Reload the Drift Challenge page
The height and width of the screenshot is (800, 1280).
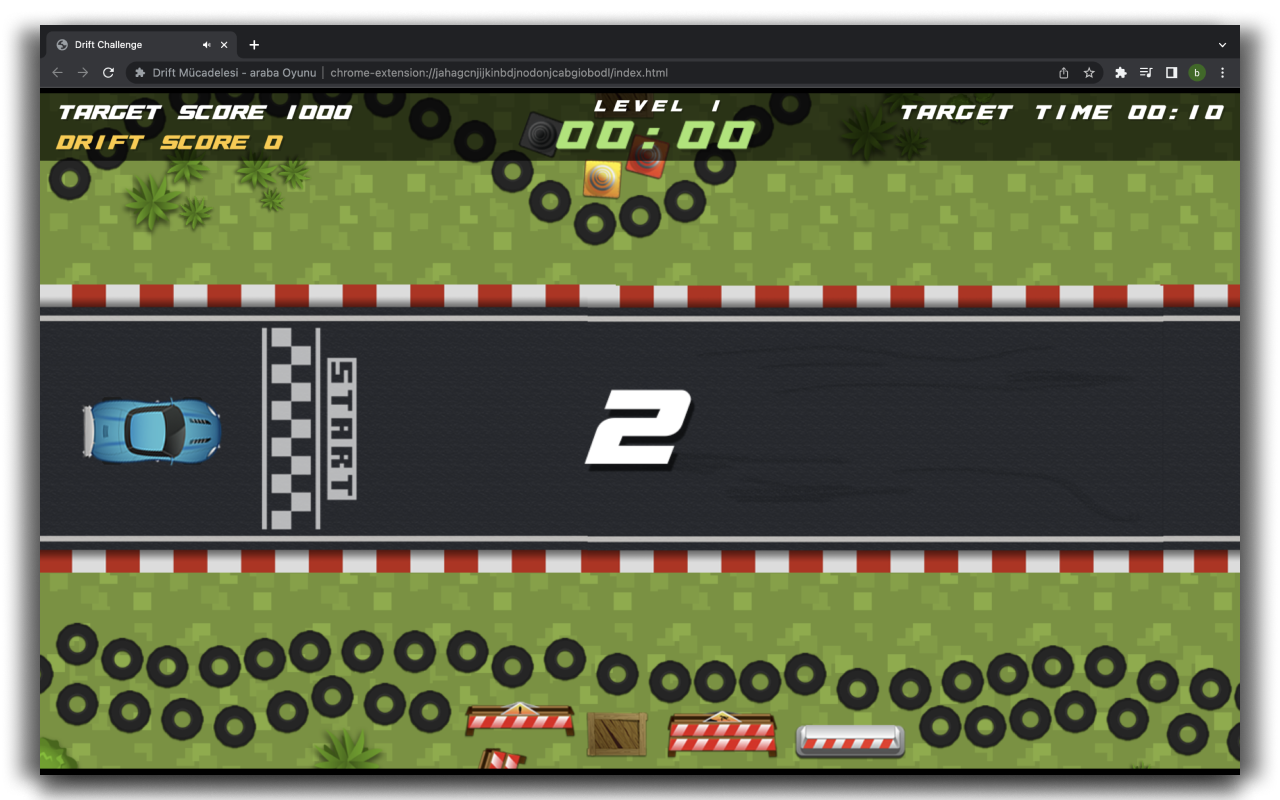coord(108,72)
